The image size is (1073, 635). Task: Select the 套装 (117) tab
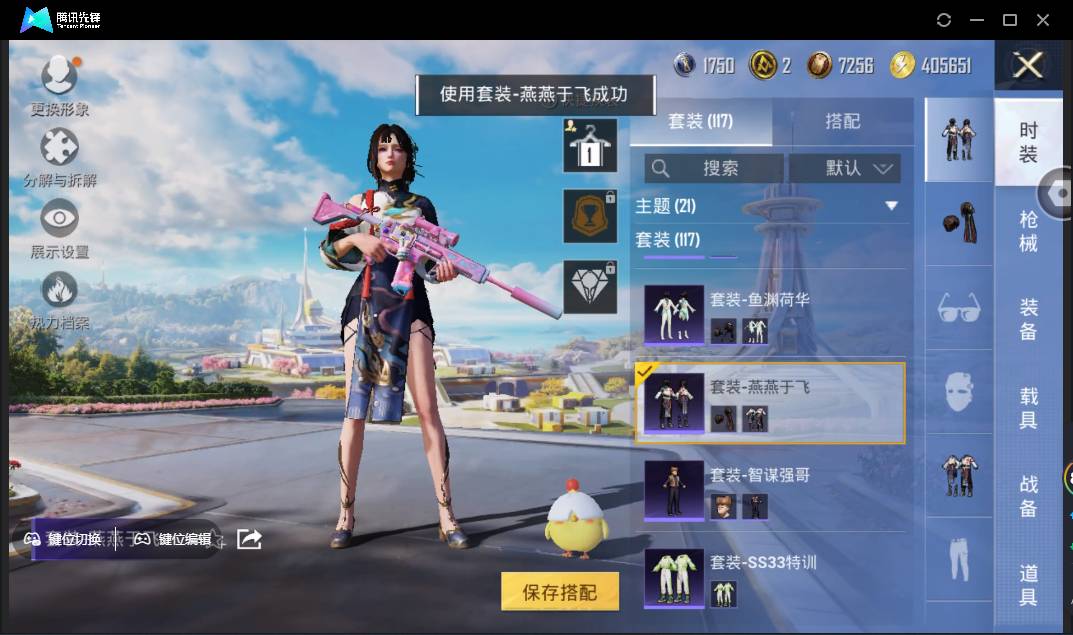pyautogui.click(x=700, y=121)
